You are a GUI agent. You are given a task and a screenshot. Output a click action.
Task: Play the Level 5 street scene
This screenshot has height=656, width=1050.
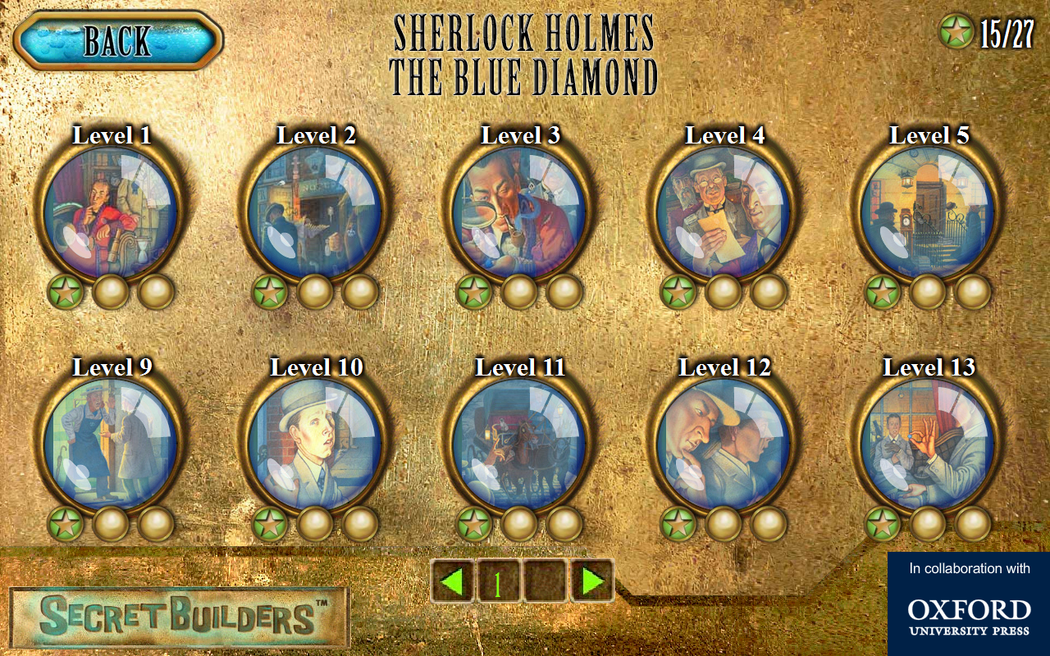(927, 212)
